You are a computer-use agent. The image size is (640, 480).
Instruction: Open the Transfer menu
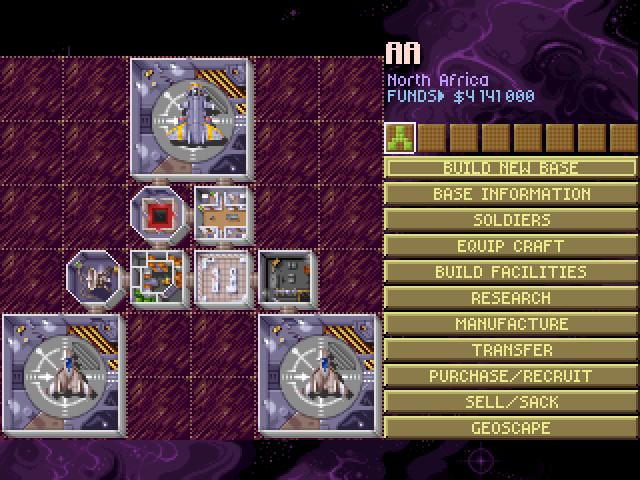click(x=510, y=349)
